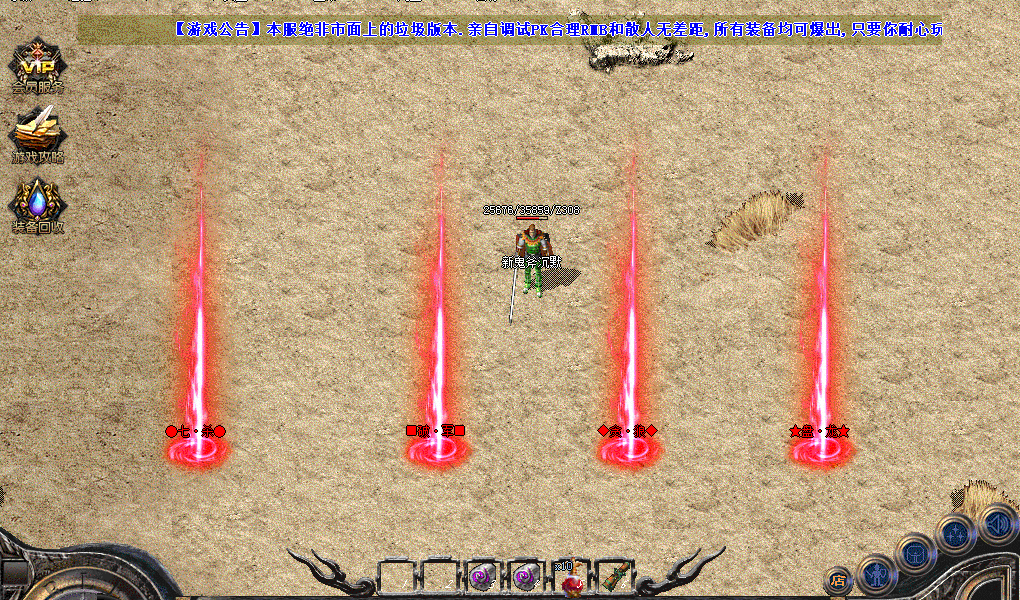The image size is (1020, 600).
Task: Open the 游戏攻略 game guide icon
Action: click(x=37, y=133)
